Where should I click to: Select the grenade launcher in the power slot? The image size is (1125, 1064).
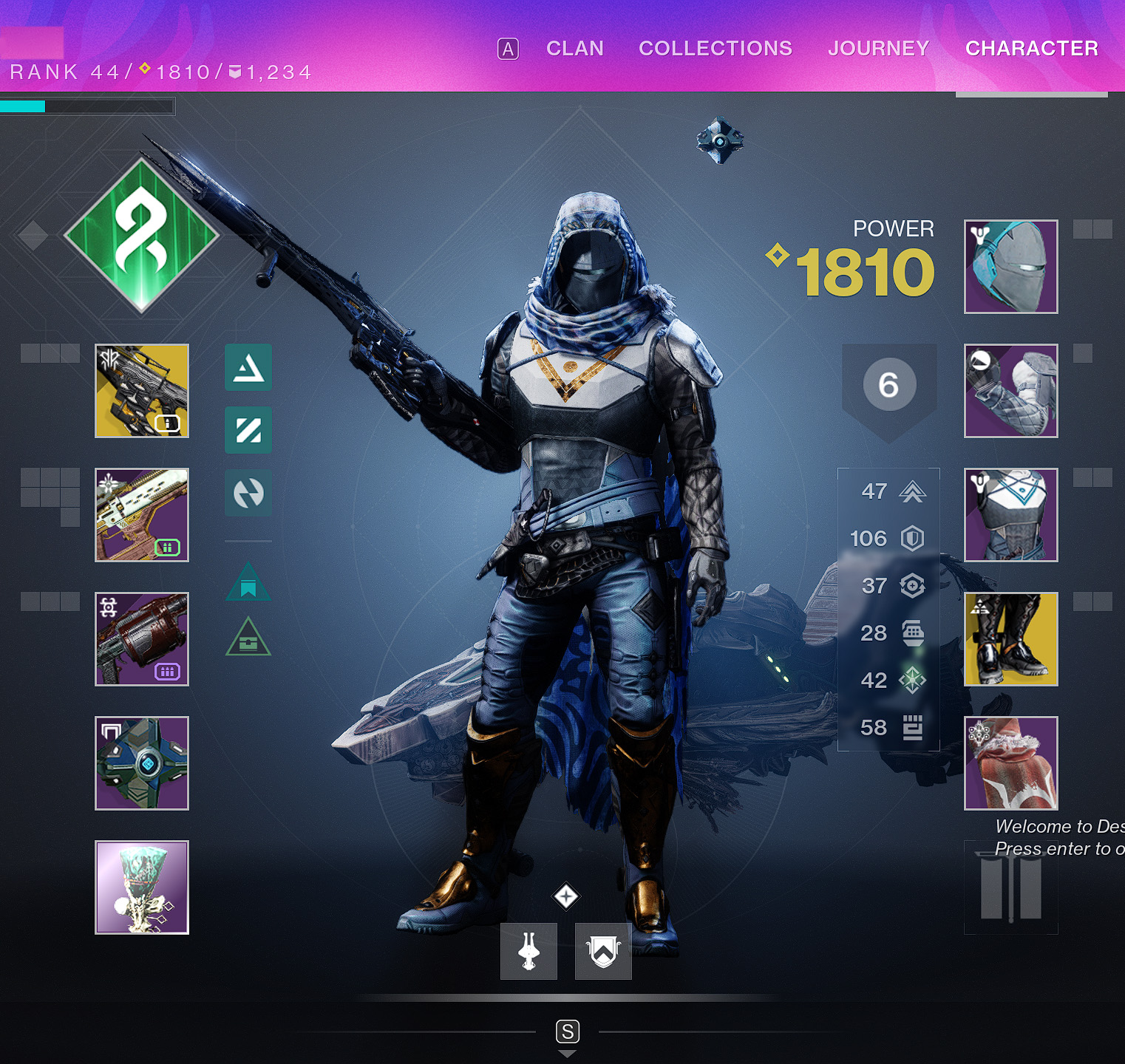click(x=142, y=639)
